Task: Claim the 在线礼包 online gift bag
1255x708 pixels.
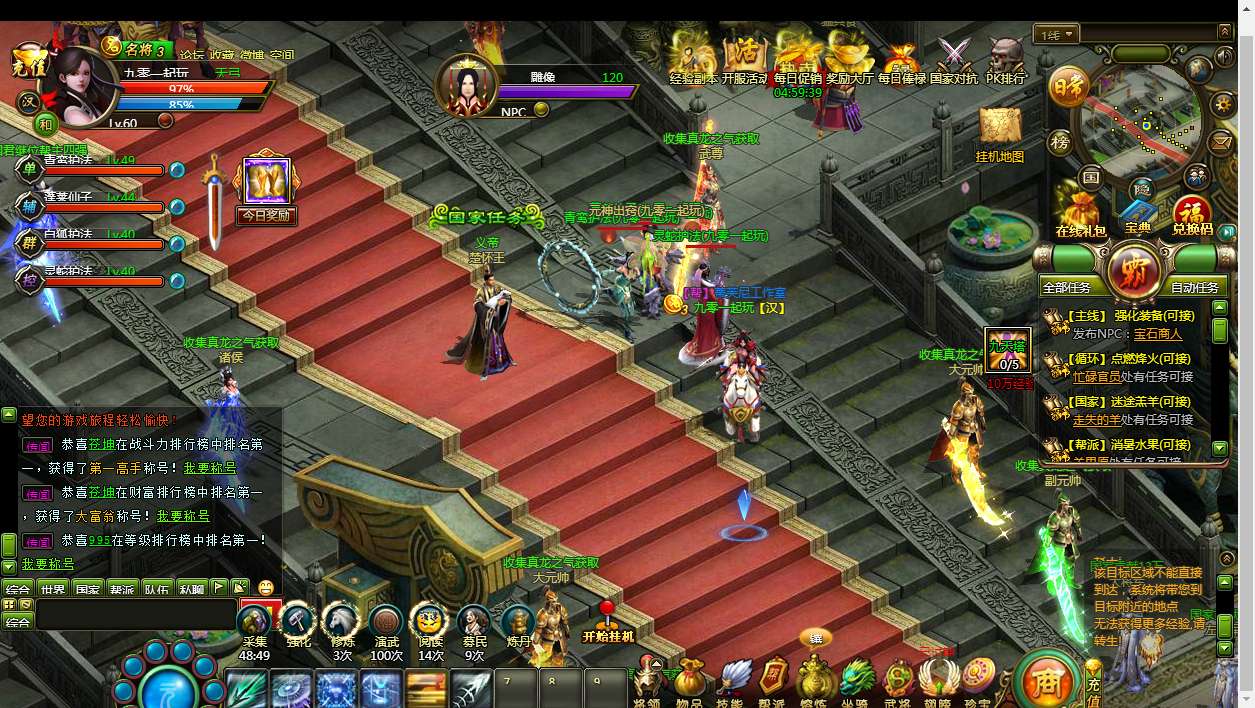Action: click(1081, 213)
